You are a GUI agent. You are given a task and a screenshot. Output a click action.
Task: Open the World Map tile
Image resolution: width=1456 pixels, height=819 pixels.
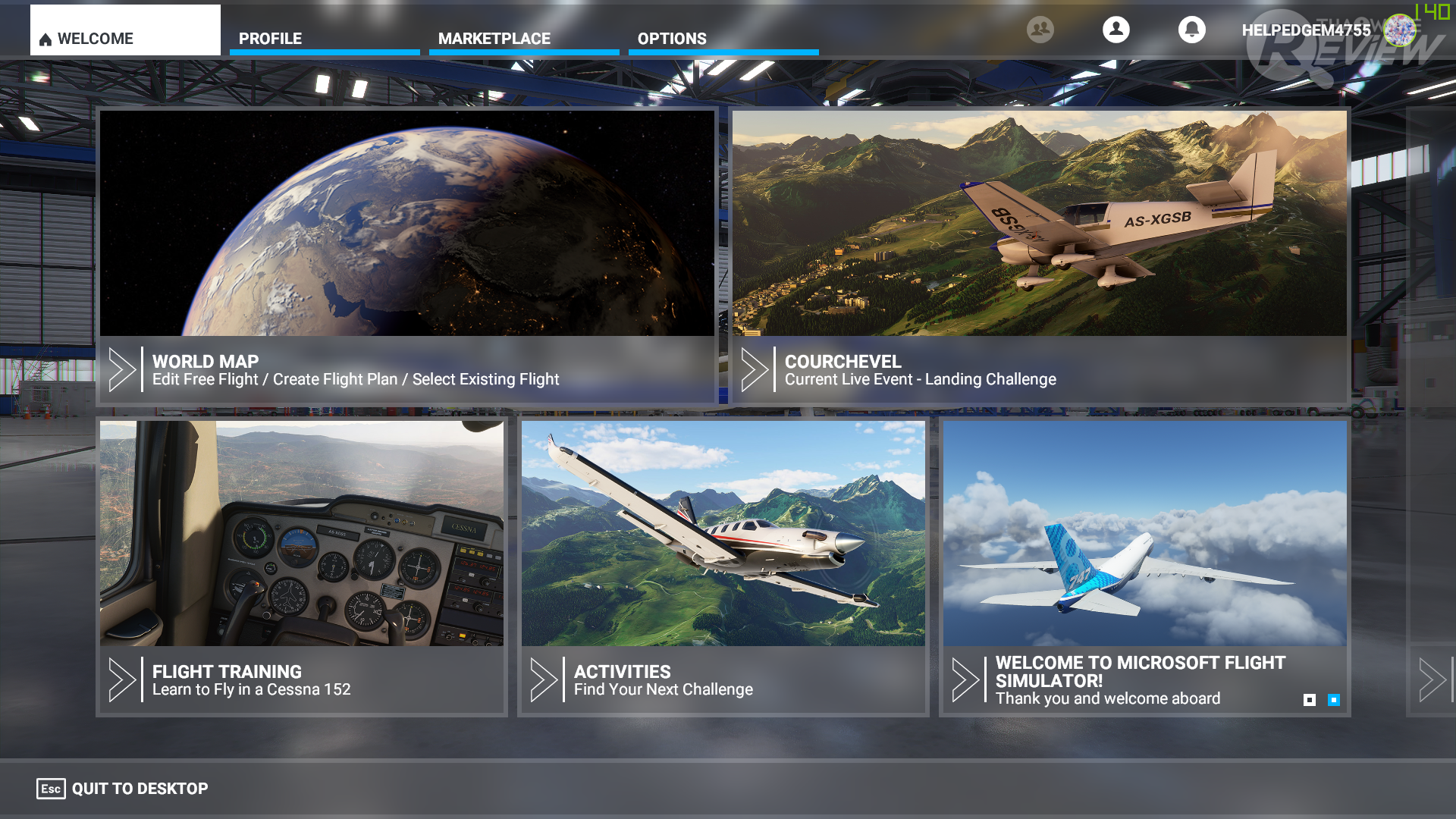pyautogui.click(x=407, y=256)
